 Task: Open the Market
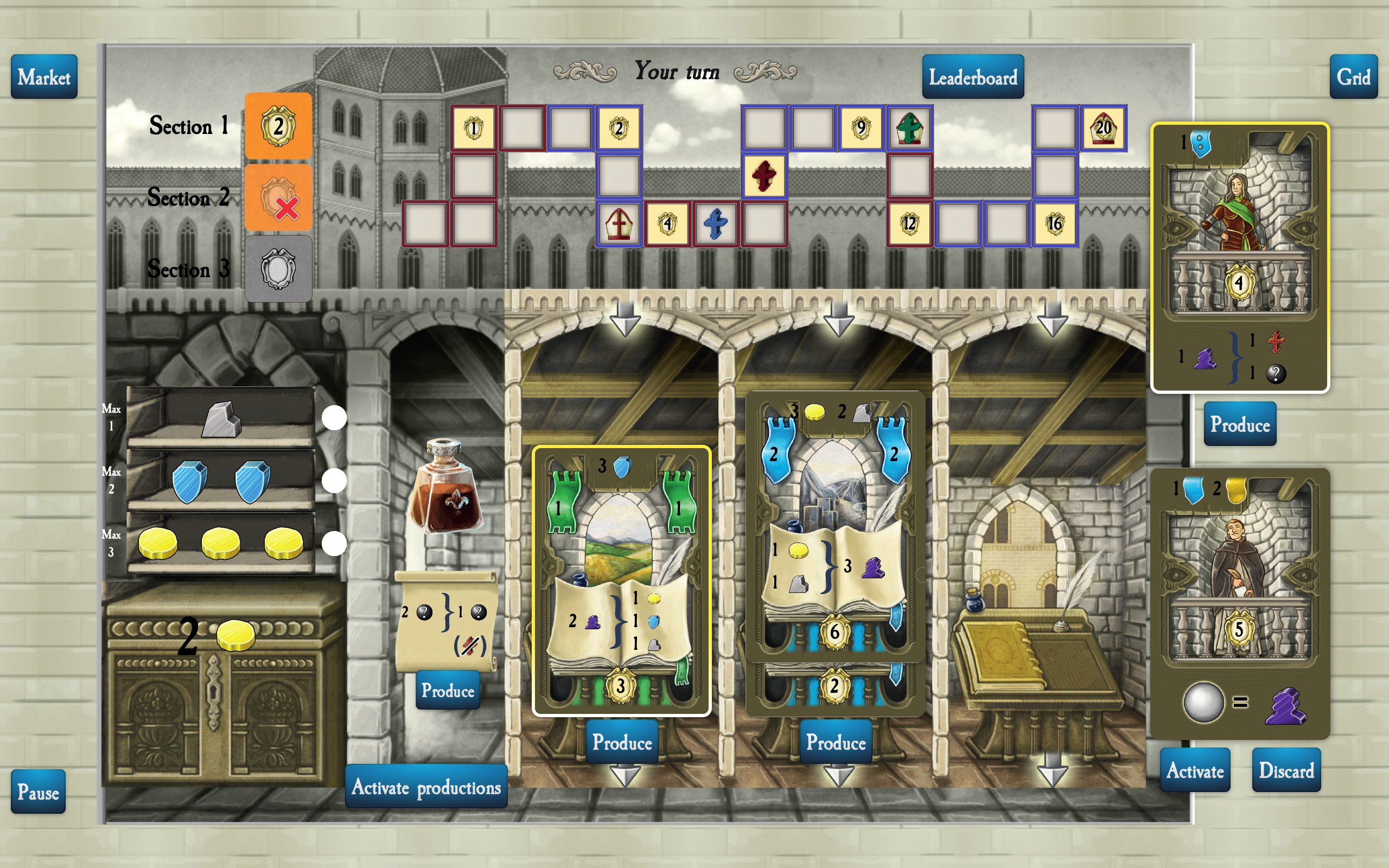click(x=43, y=77)
